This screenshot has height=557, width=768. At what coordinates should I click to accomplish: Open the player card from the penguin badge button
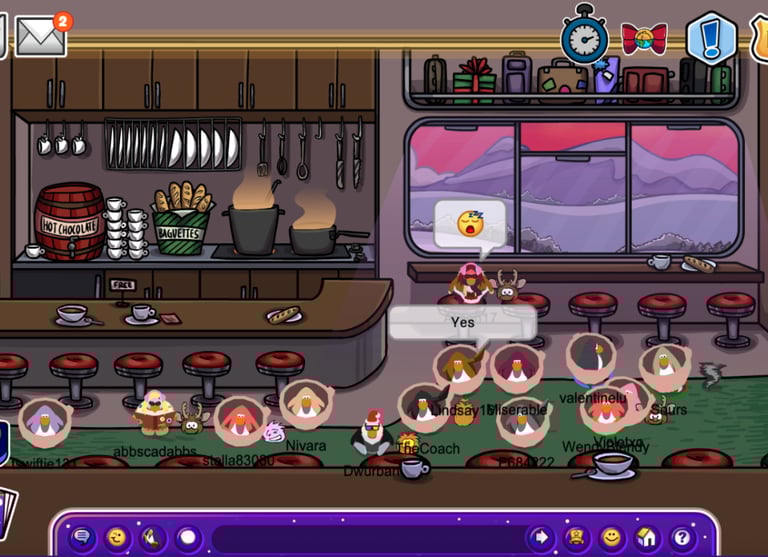click(x=576, y=537)
